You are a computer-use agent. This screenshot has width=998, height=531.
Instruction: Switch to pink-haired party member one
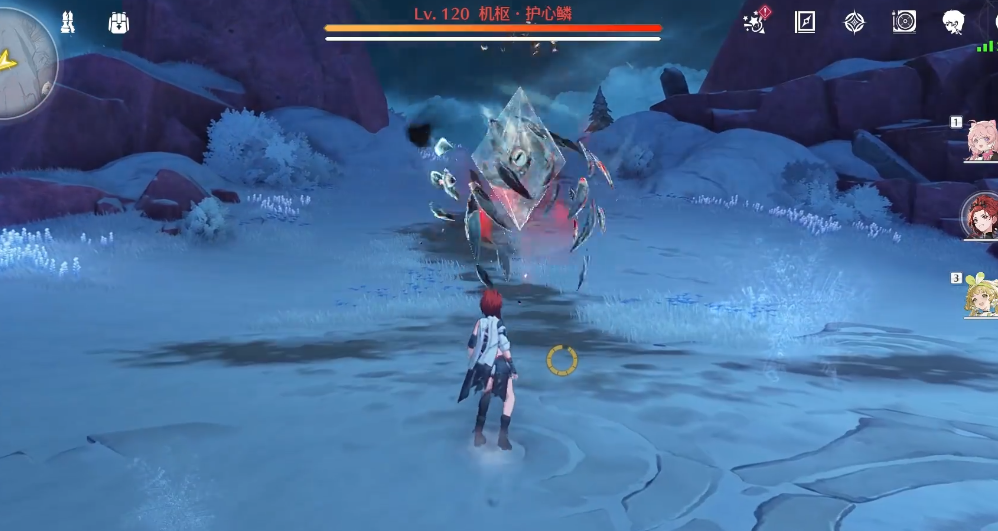click(980, 140)
